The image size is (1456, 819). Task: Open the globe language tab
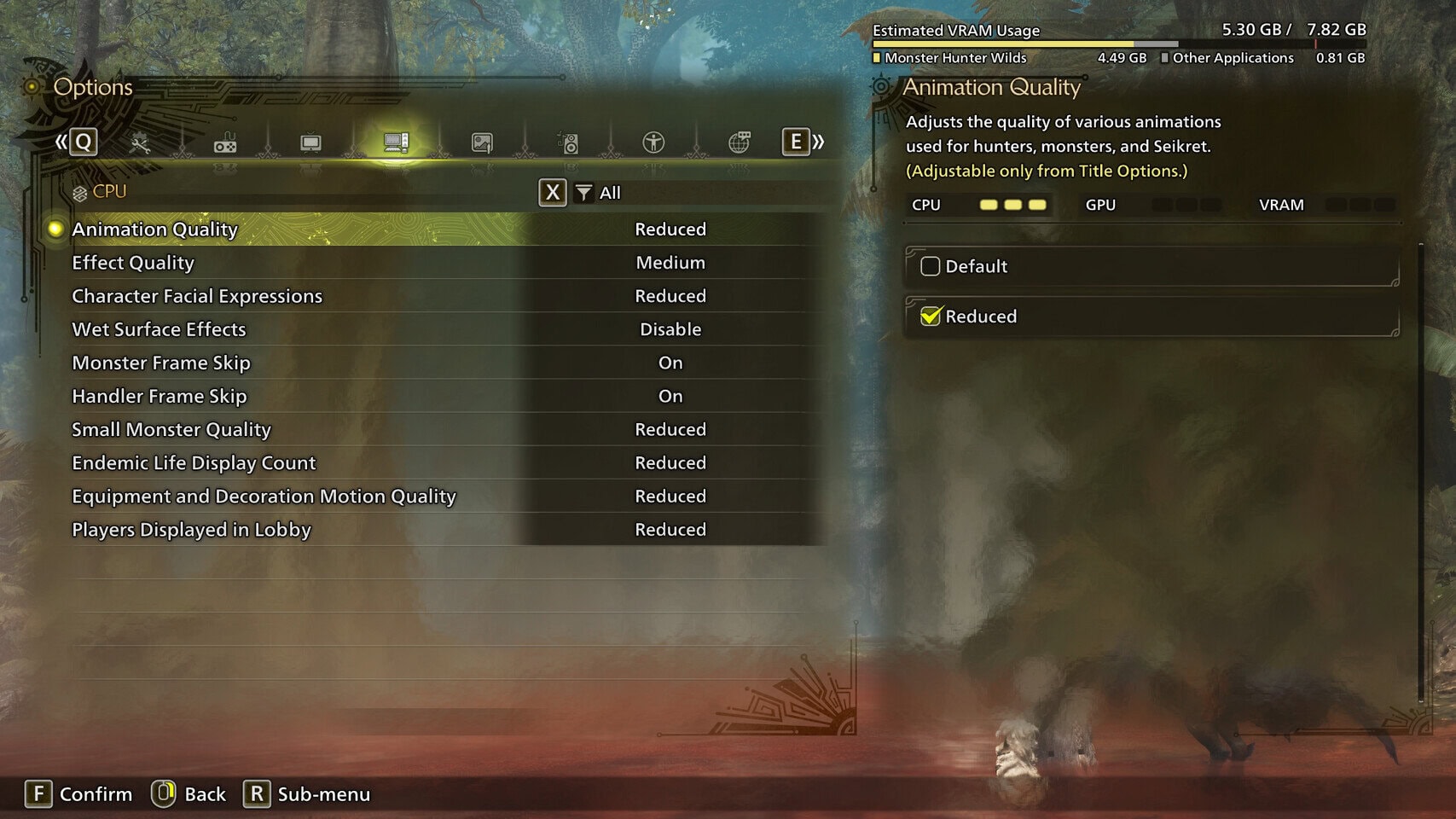coord(740,142)
